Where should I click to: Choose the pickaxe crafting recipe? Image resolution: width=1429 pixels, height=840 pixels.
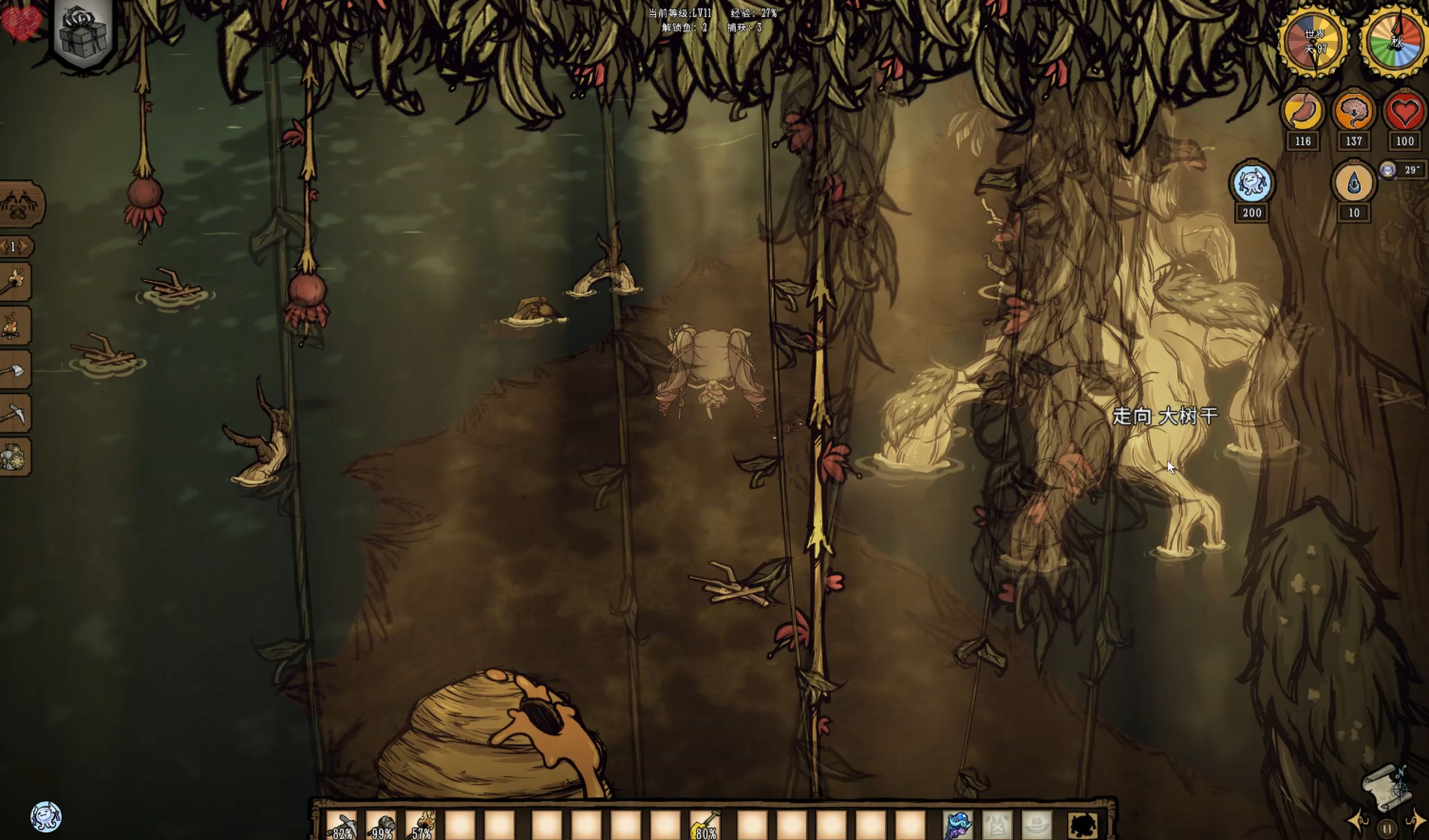(x=15, y=414)
